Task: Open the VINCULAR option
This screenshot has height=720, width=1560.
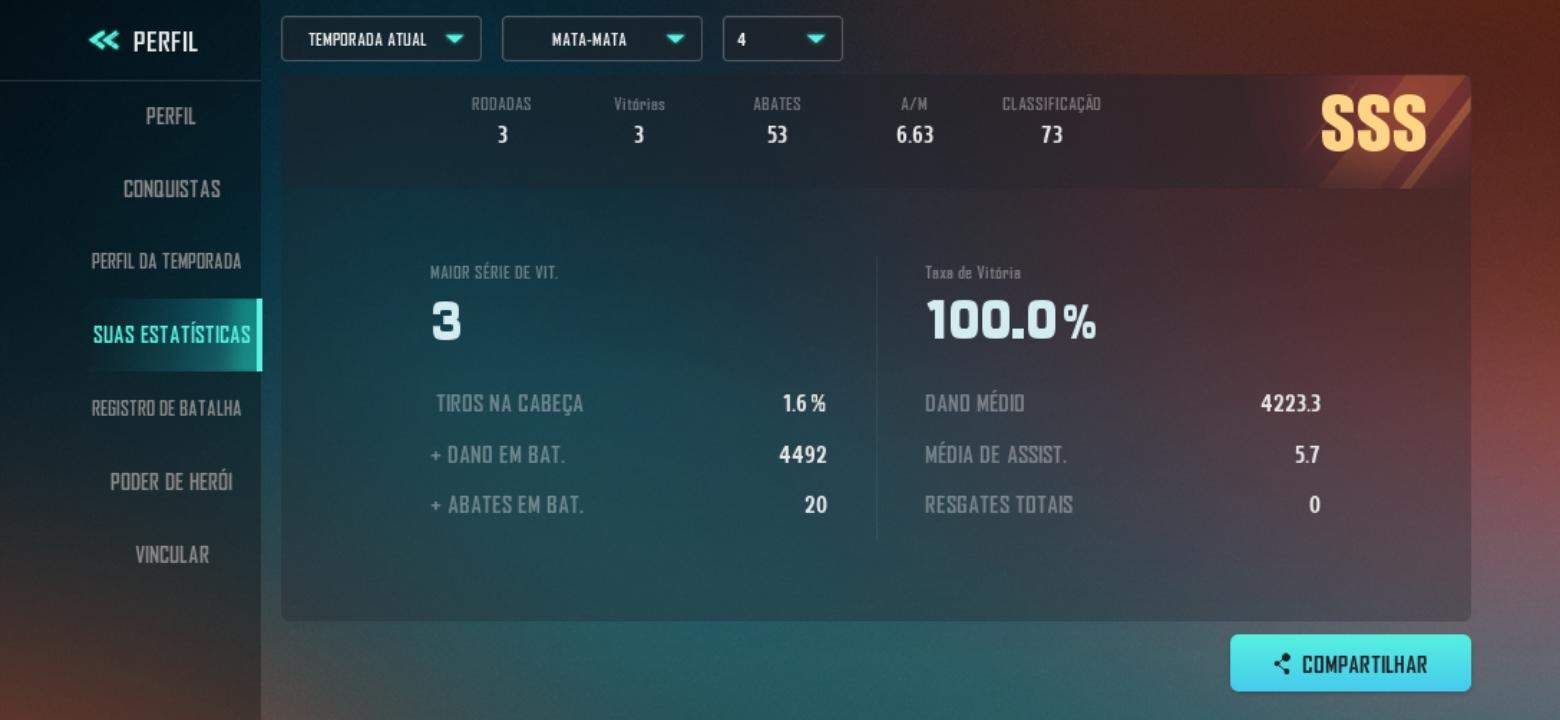Action: click(x=170, y=555)
